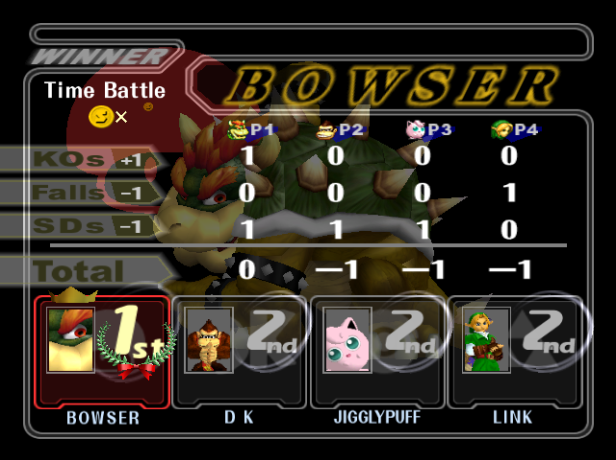Select the DK result panel
Image resolution: width=616 pixels, height=460 pixels.
[x=239, y=352]
